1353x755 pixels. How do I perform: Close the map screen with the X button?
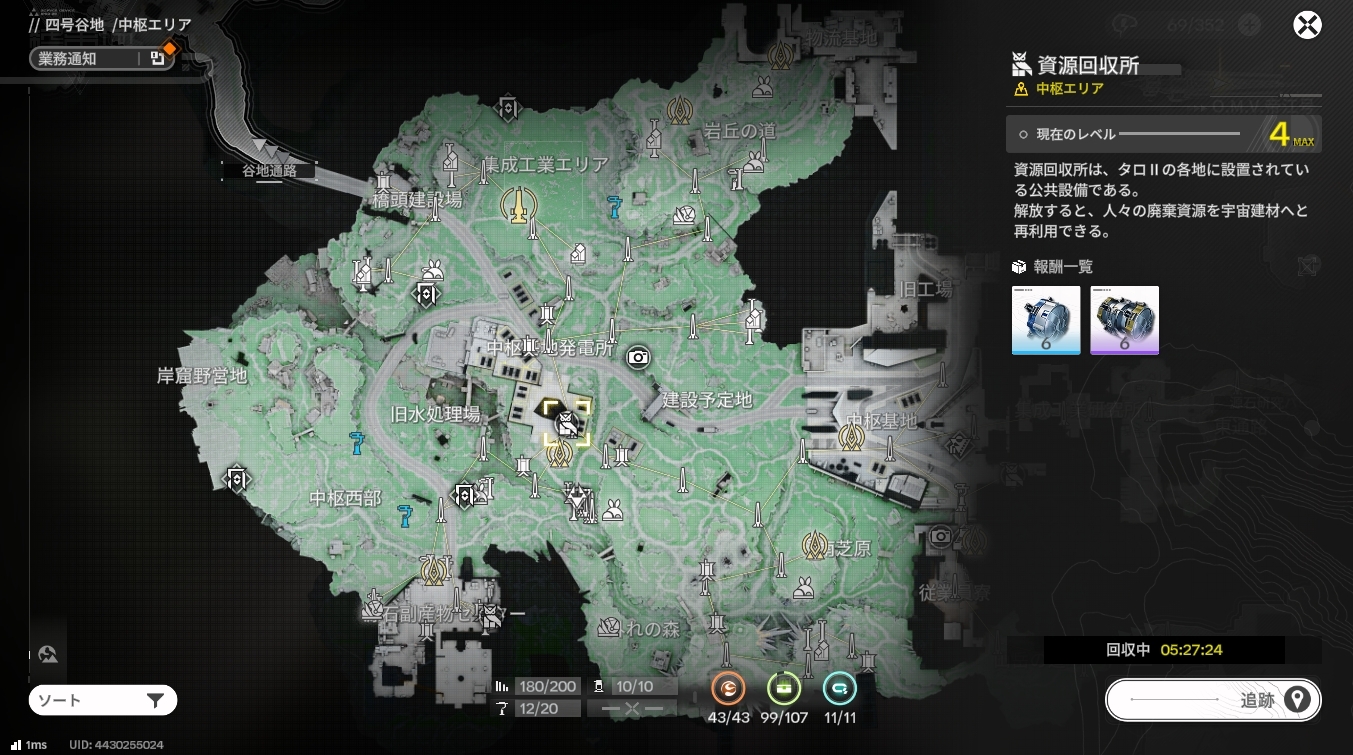[x=1307, y=25]
